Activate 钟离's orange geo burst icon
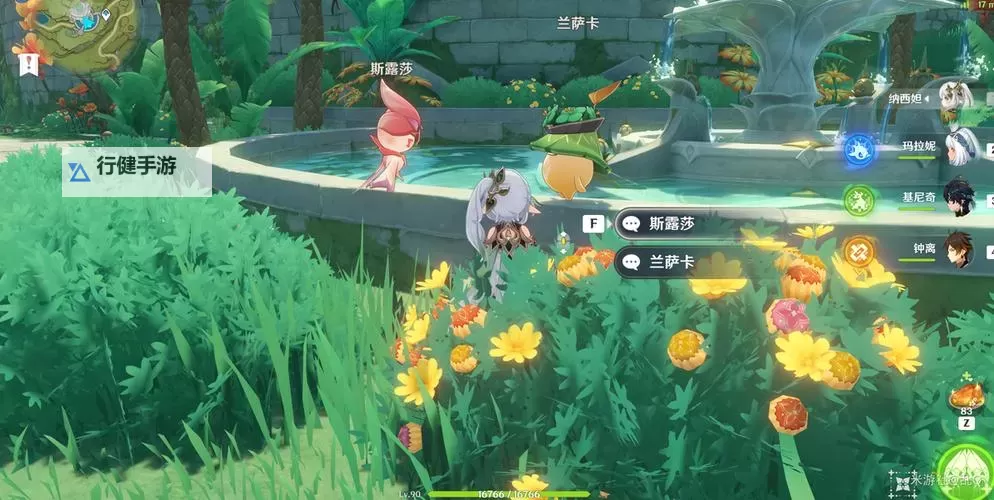This screenshot has width=994, height=500. (859, 249)
